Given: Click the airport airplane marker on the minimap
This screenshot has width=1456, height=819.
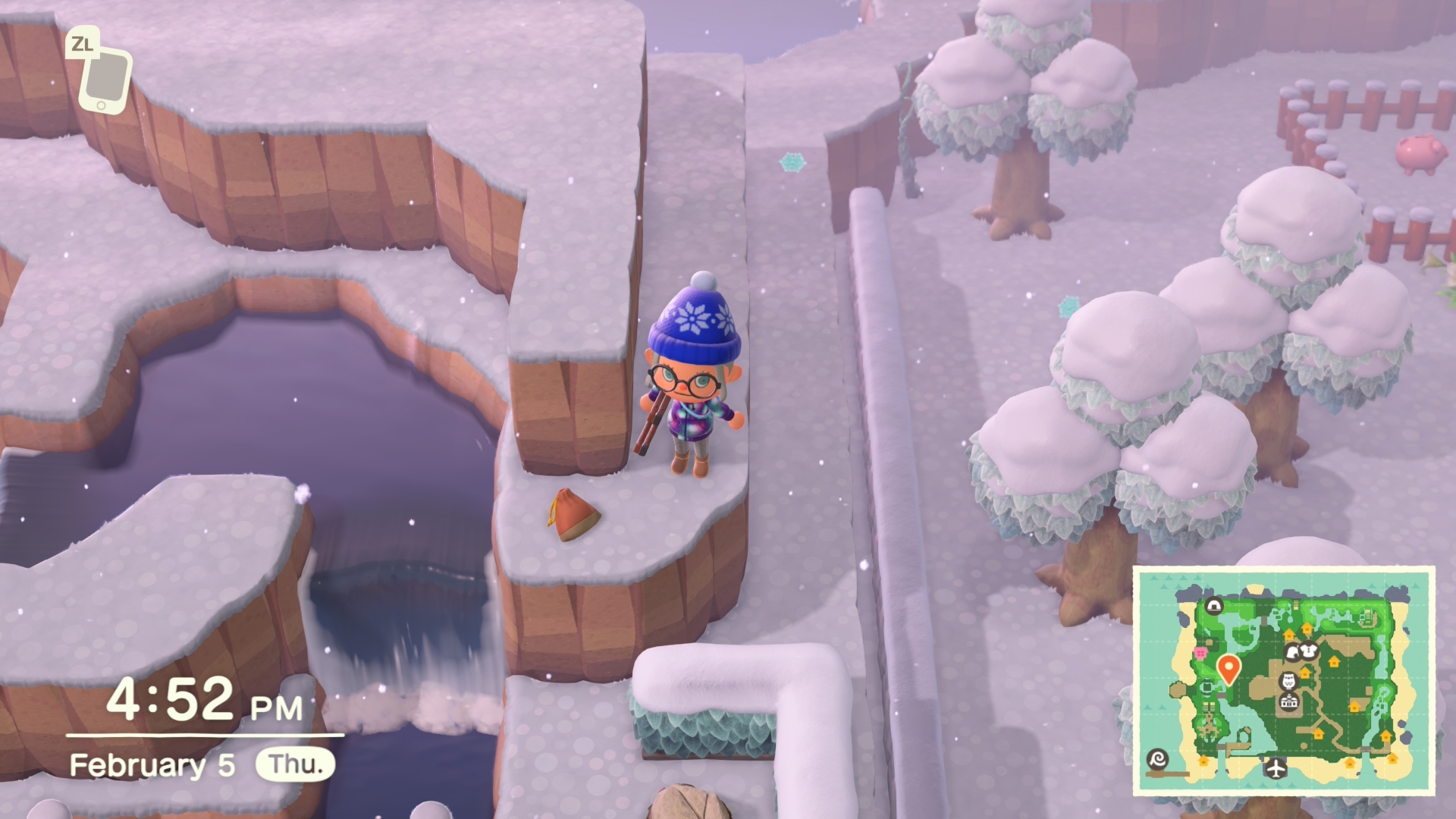Looking at the screenshot, I should [1276, 768].
